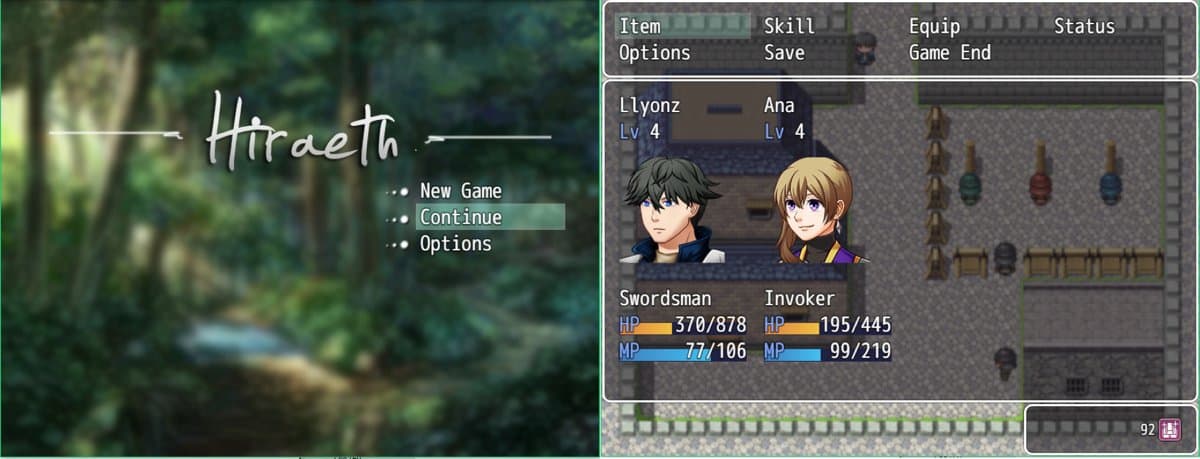Choose the Skill command
The width and height of the screenshot is (1200, 459).
(x=789, y=27)
